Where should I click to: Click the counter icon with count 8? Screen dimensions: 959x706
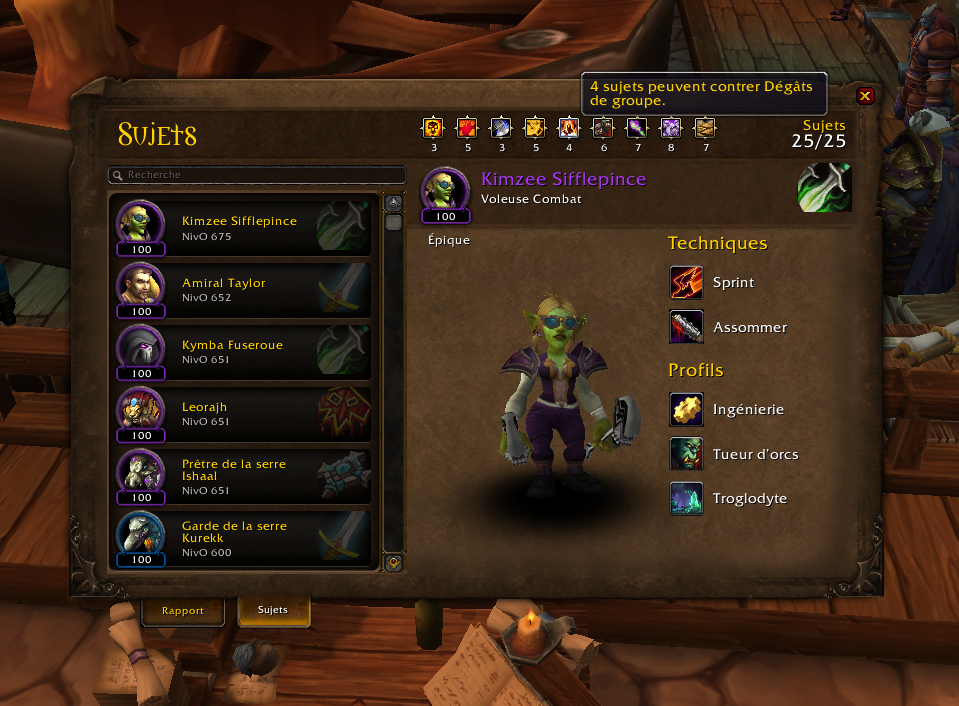point(671,128)
